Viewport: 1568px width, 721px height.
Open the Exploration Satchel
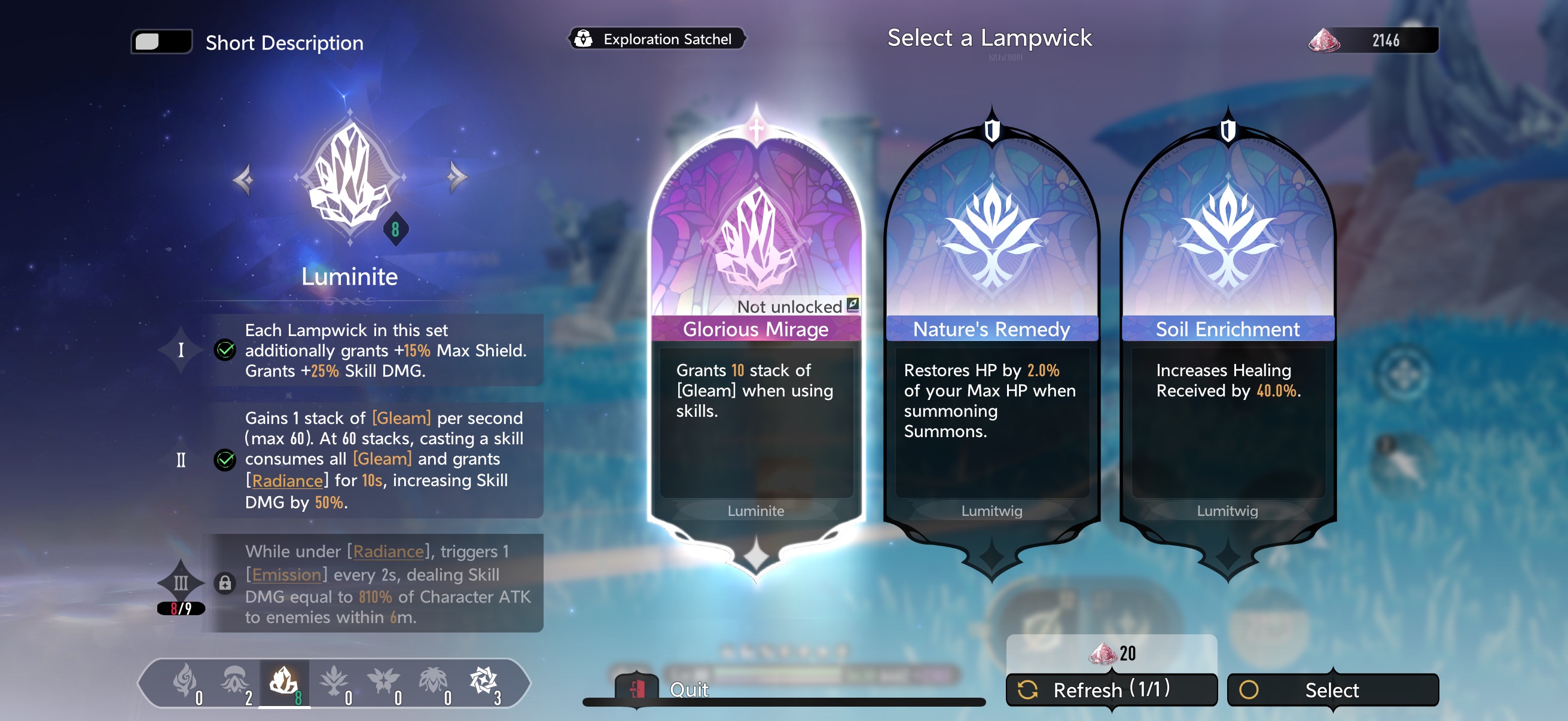click(656, 39)
